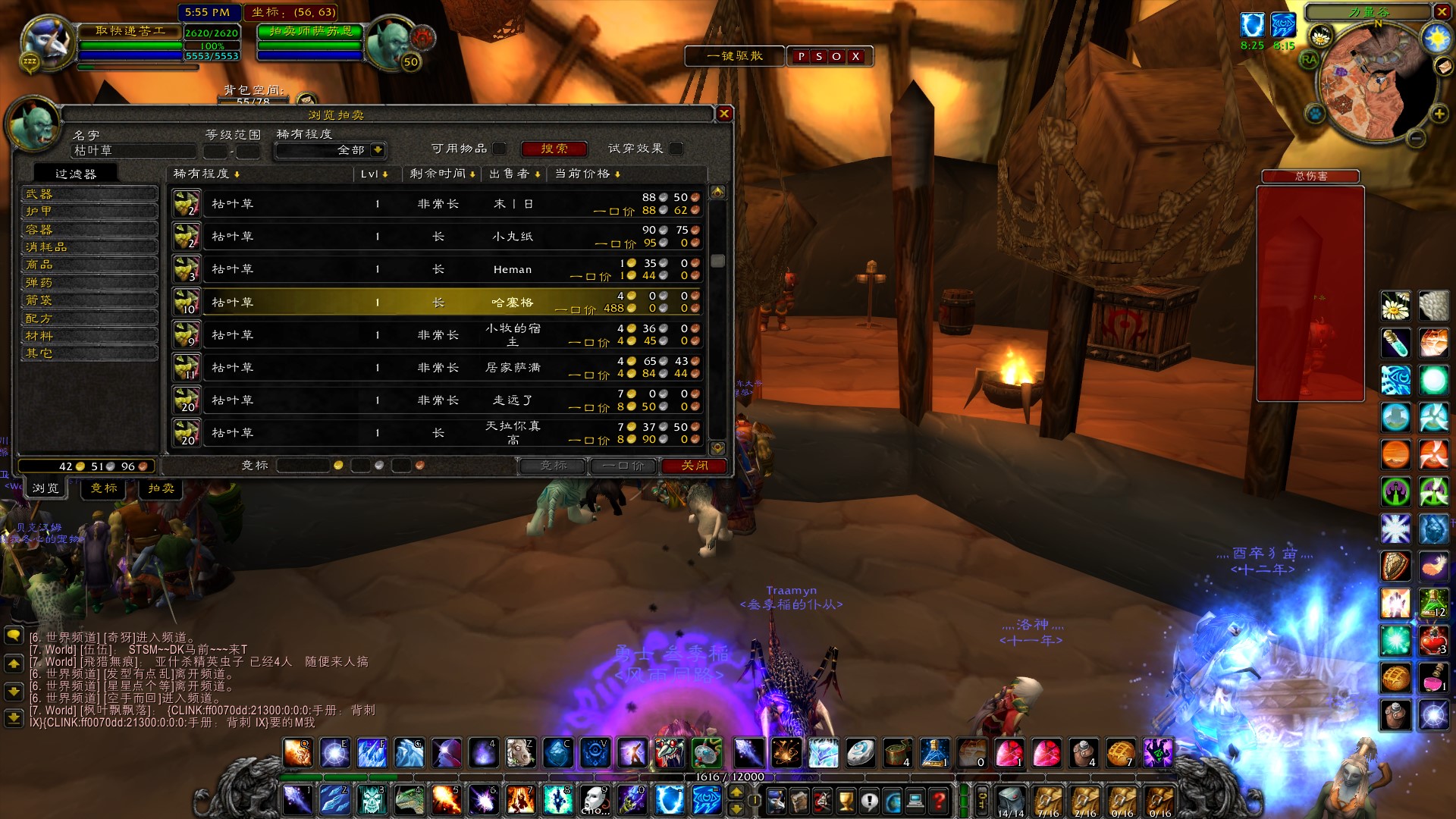The width and height of the screenshot is (1456, 819).
Task: Open the 拍卖 auctions tab
Action: click(161, 488)
